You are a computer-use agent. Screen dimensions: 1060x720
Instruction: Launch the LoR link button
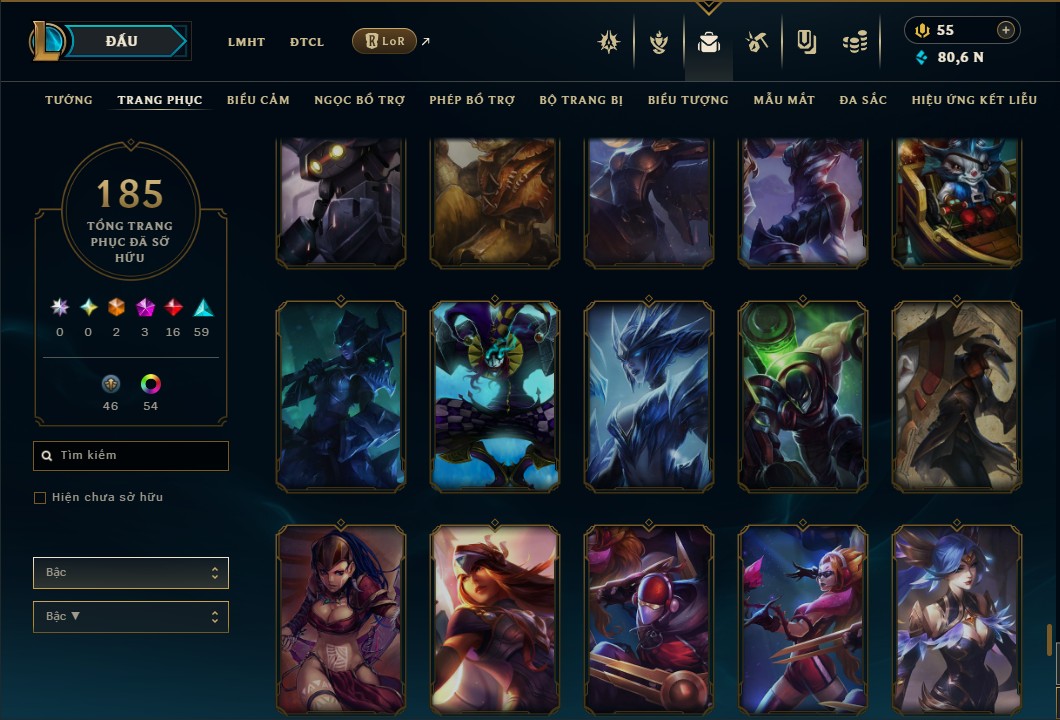384,41
